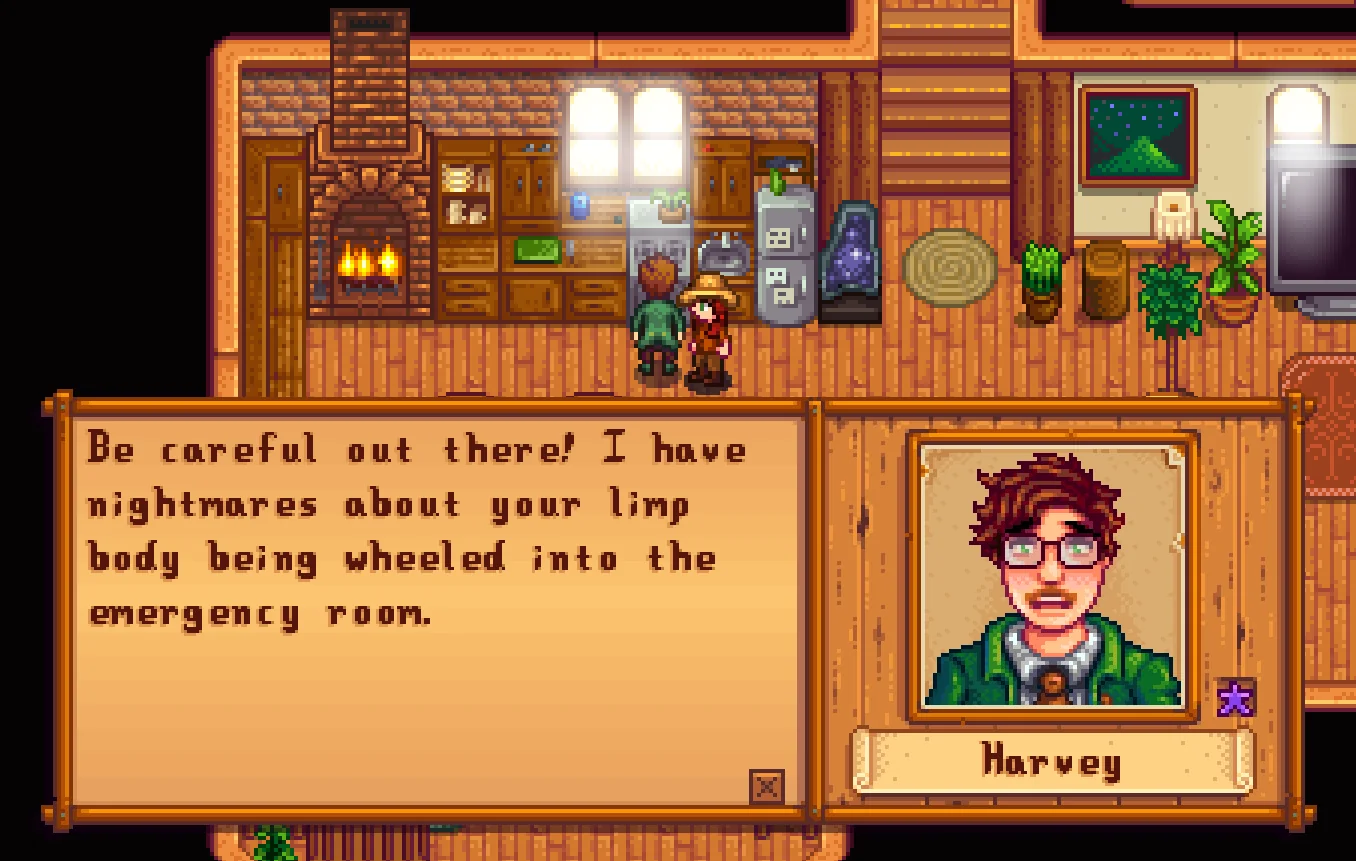Viewport: 1356px width, 861px height.
Task: Click Harvey's portrait in the dialogue box
Action: (1052, 576)
